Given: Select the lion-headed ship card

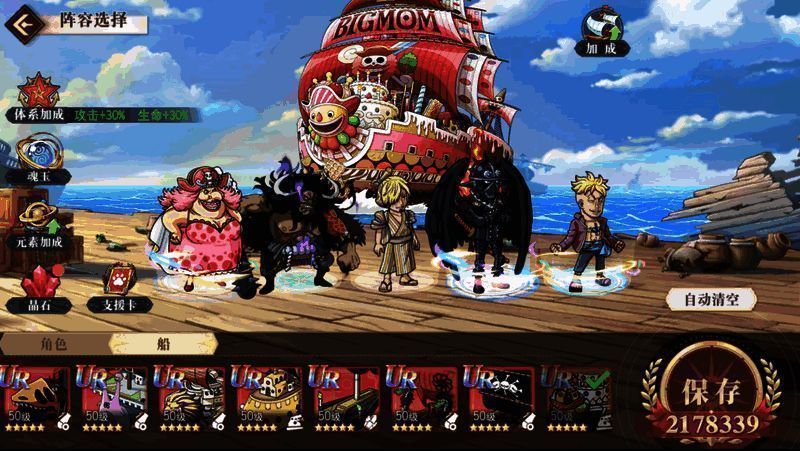Looking at the screenshot, I should (x=190, y=396).
